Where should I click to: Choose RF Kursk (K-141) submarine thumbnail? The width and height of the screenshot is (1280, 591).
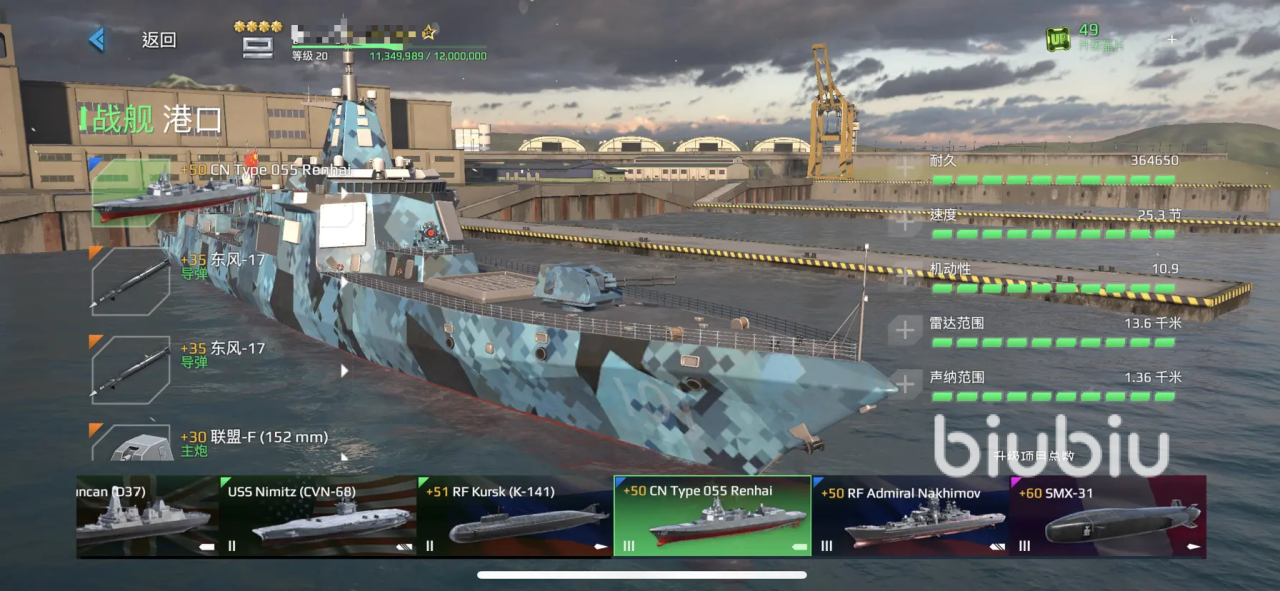coord(515,516)
